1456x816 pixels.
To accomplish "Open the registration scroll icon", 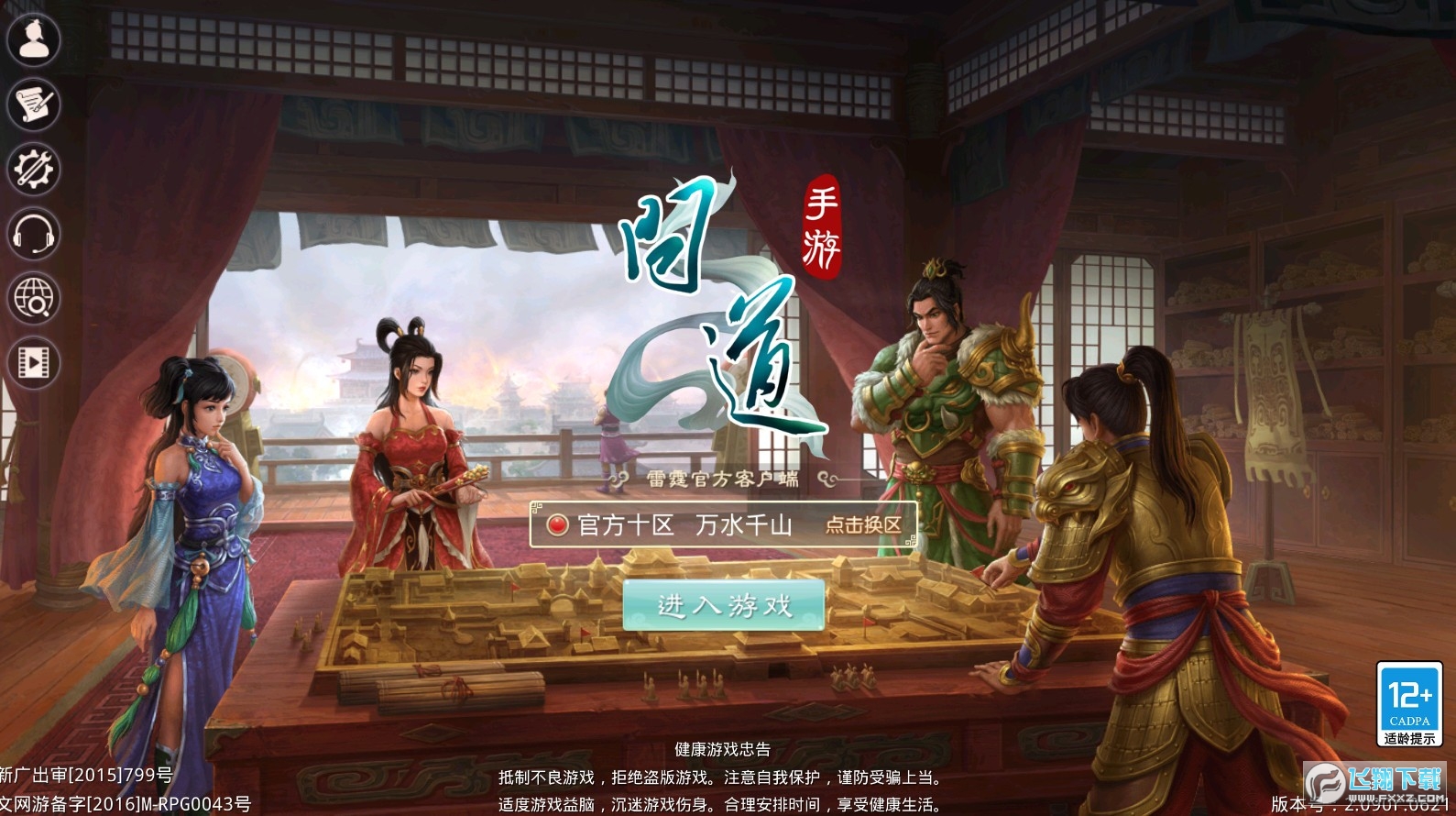I will (x=34, y=105).
